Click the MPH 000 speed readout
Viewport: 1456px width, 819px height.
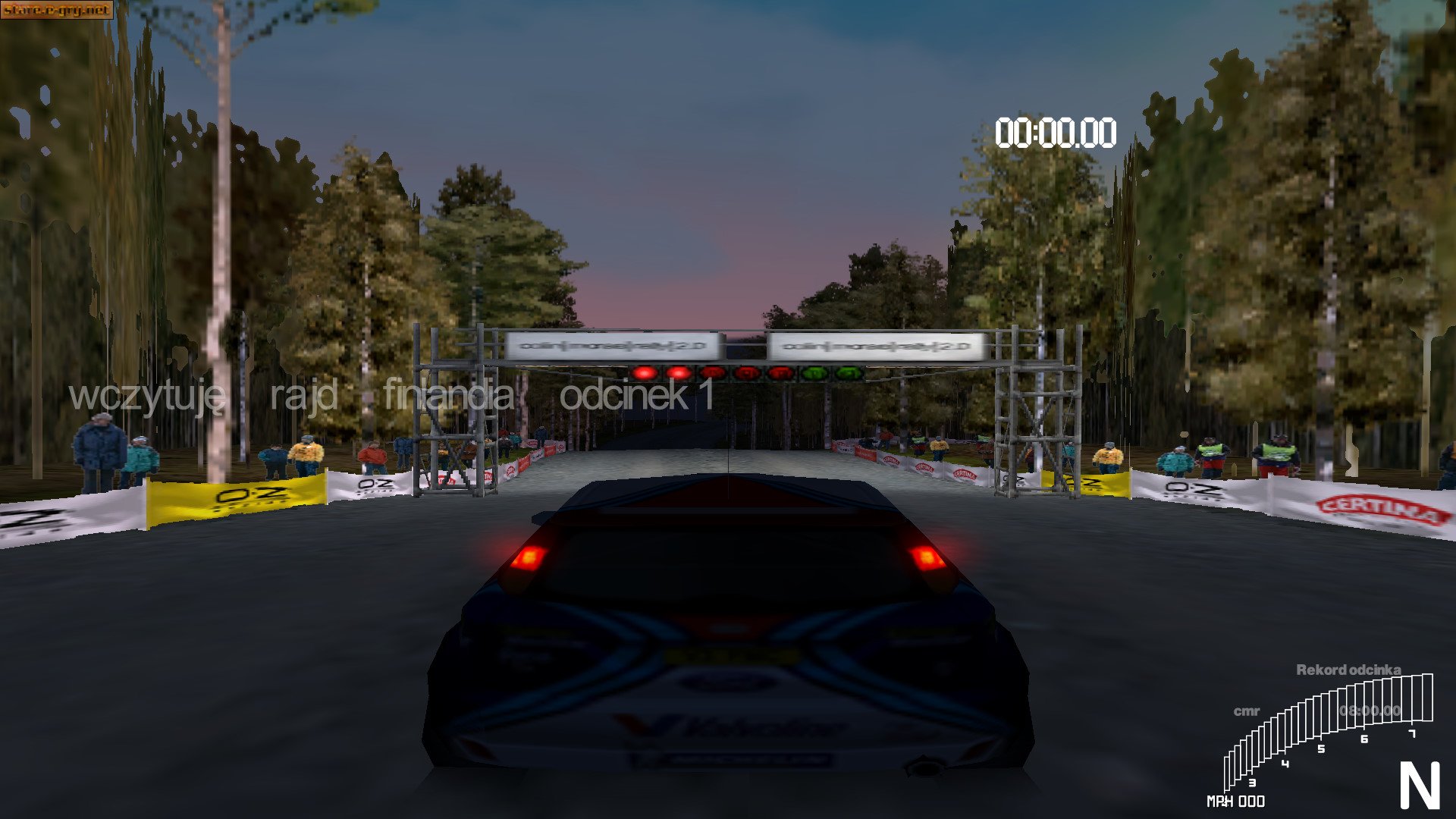click(1237, 800)
